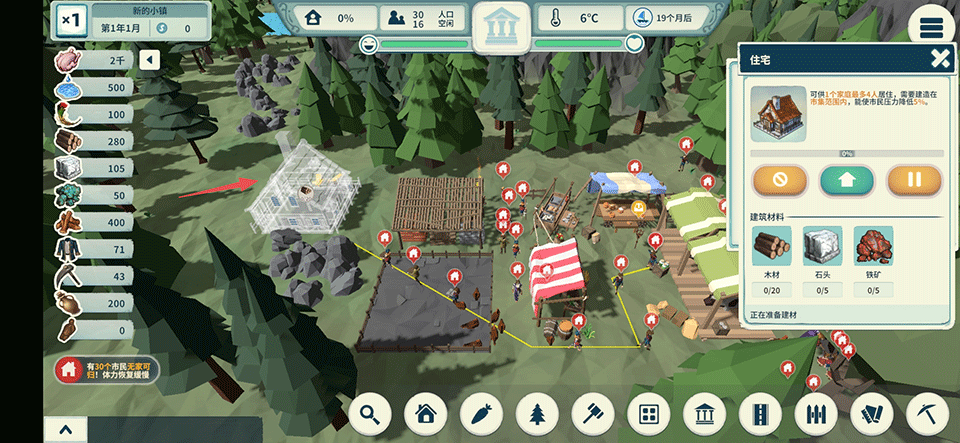Tap the green upward arrow priority button

pos(847,181)
